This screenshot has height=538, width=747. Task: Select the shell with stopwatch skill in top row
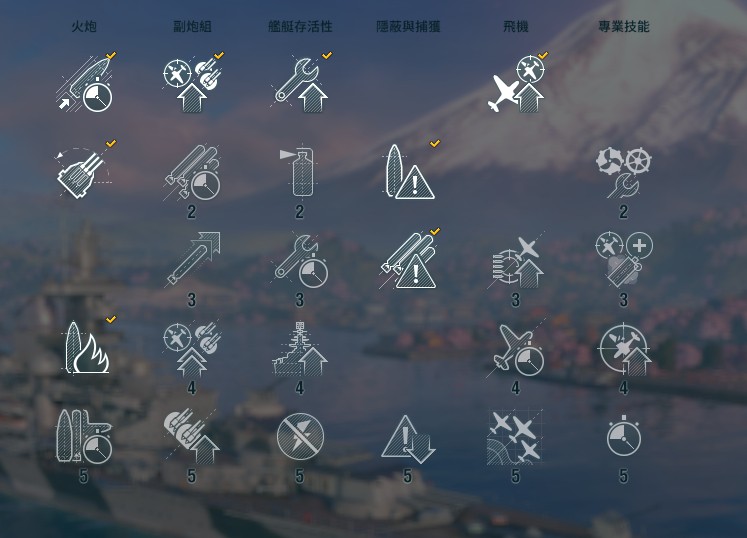[84, 83]
